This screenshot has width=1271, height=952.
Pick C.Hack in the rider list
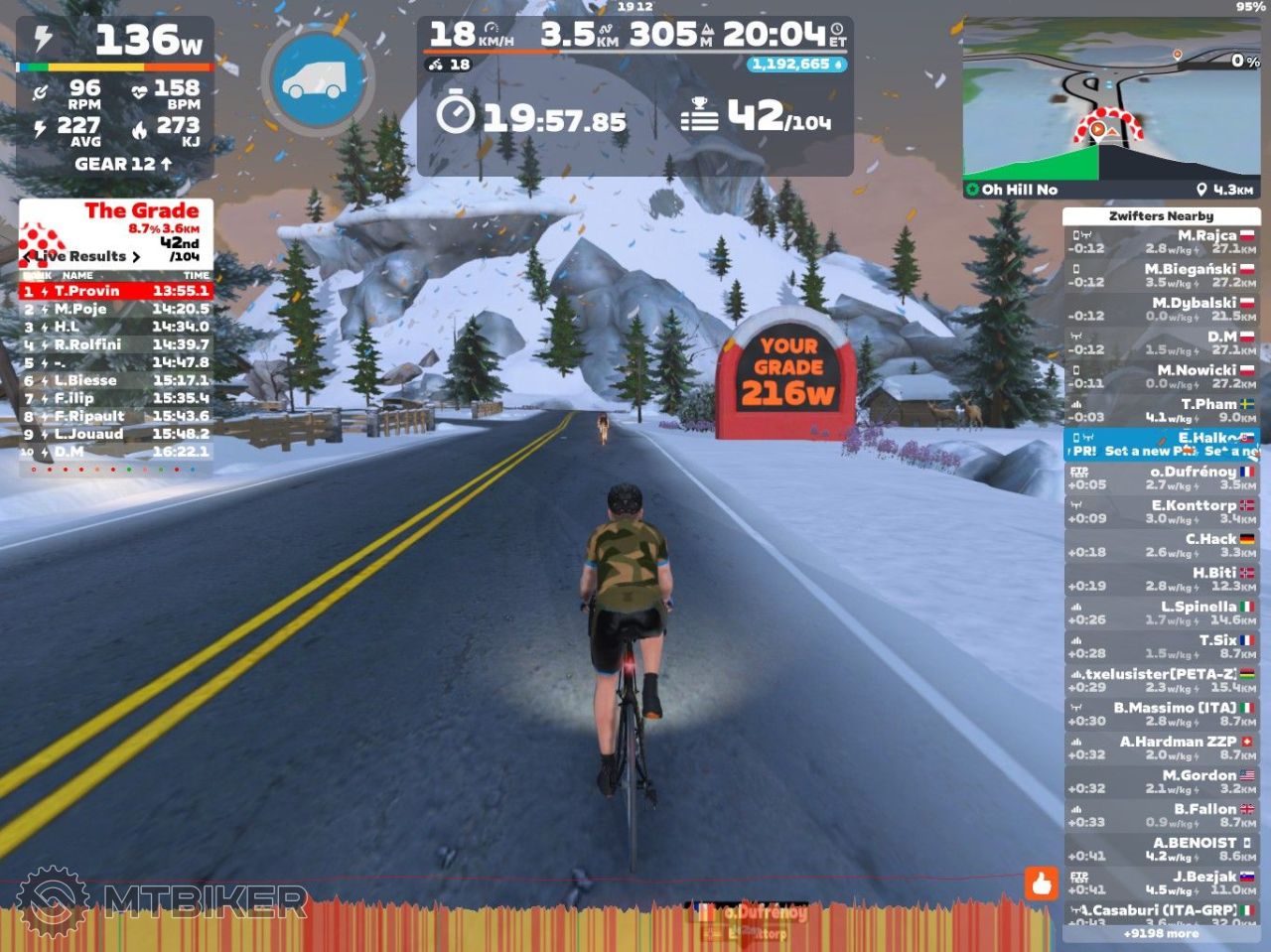(x=1162, y=546)
